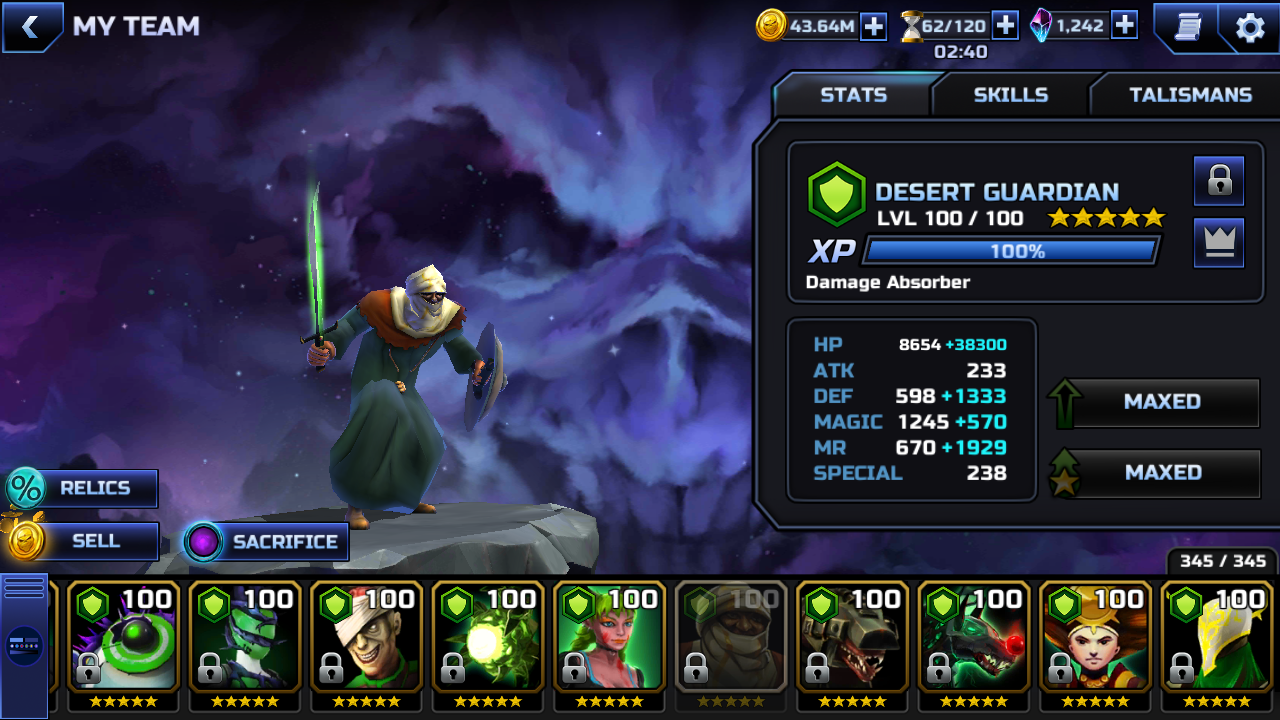Go back using the arrow button
Screen dimensions: 1280x720
pos(31,27)
